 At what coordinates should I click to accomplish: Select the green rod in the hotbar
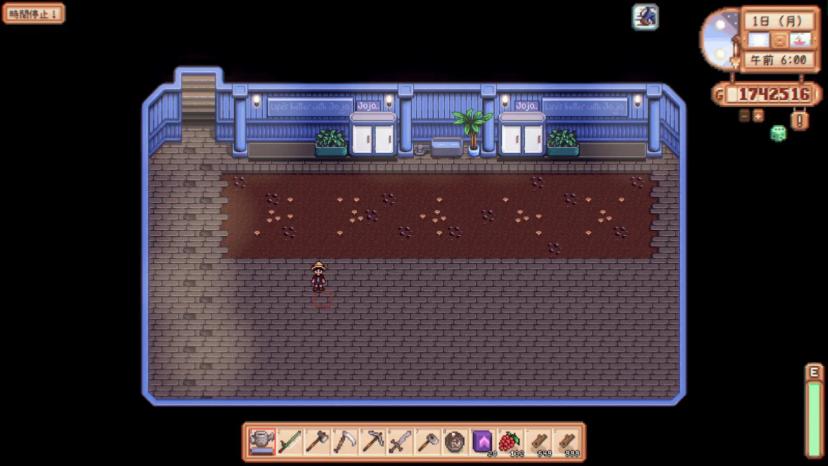point(290,441)
